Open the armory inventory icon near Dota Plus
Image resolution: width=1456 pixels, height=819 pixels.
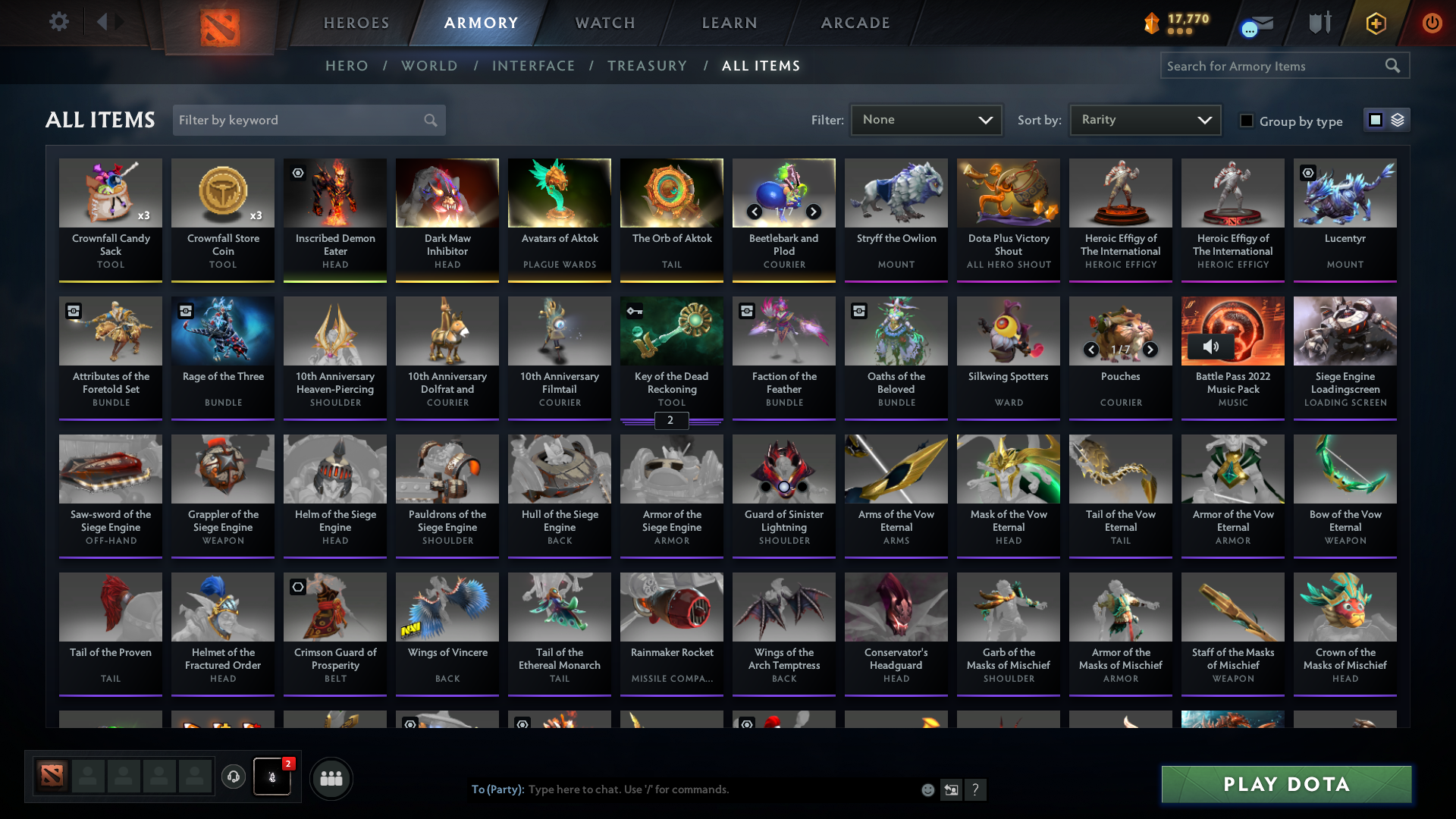click(1319, 23)
